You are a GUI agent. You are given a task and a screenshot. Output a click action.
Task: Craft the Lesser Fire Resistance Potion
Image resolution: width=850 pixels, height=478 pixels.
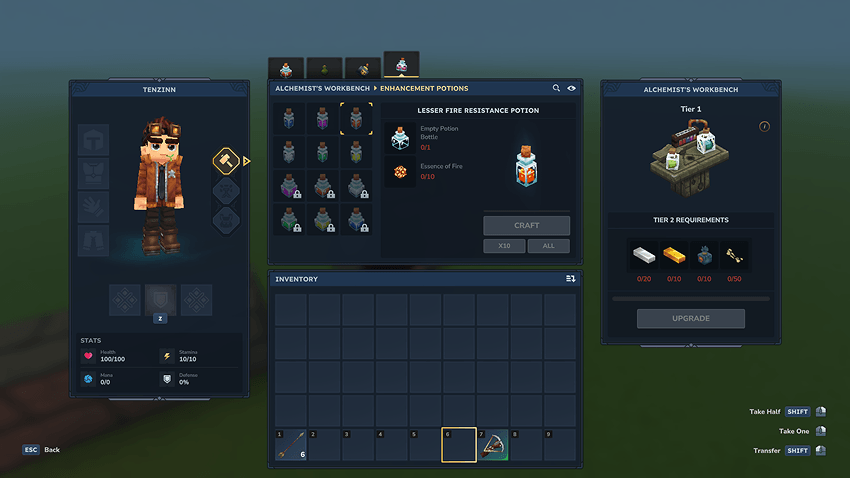pos(526,226)
